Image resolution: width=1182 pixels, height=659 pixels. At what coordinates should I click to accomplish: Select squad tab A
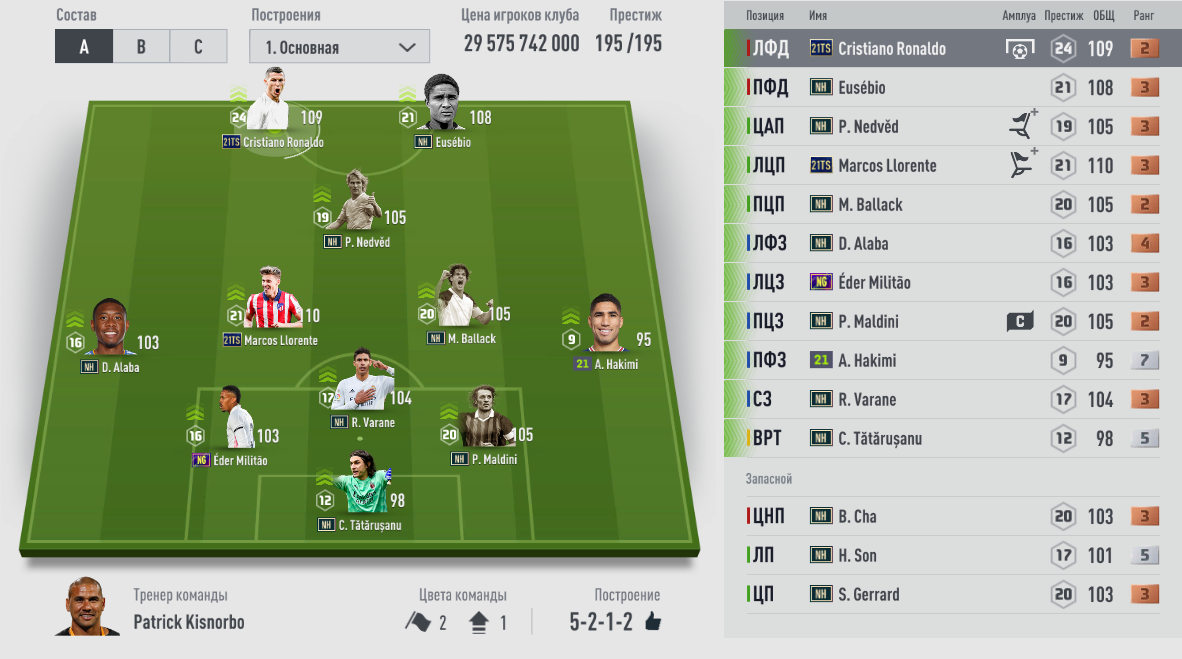84,47
